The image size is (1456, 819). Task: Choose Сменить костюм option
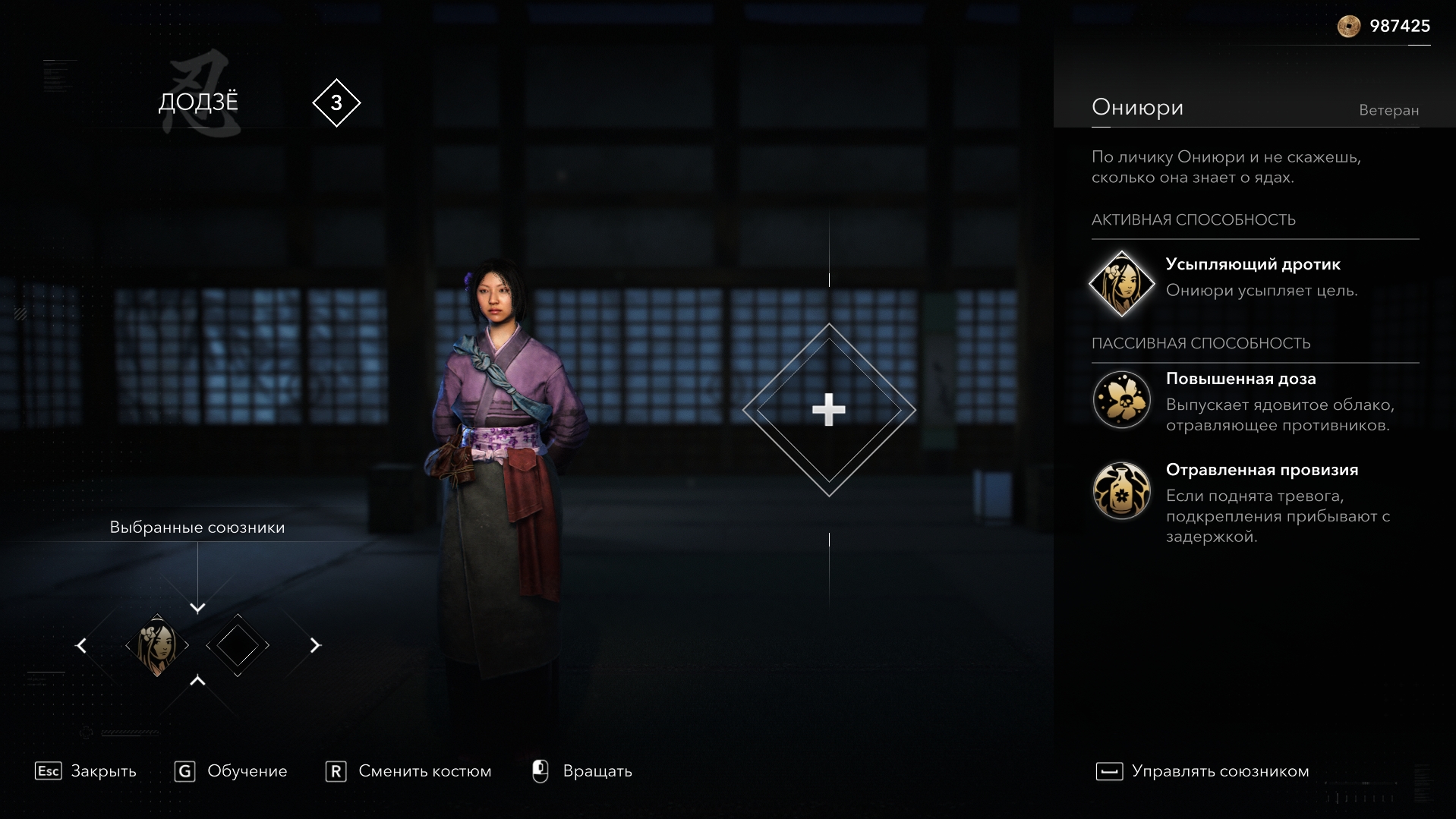[x=408, y=771]
